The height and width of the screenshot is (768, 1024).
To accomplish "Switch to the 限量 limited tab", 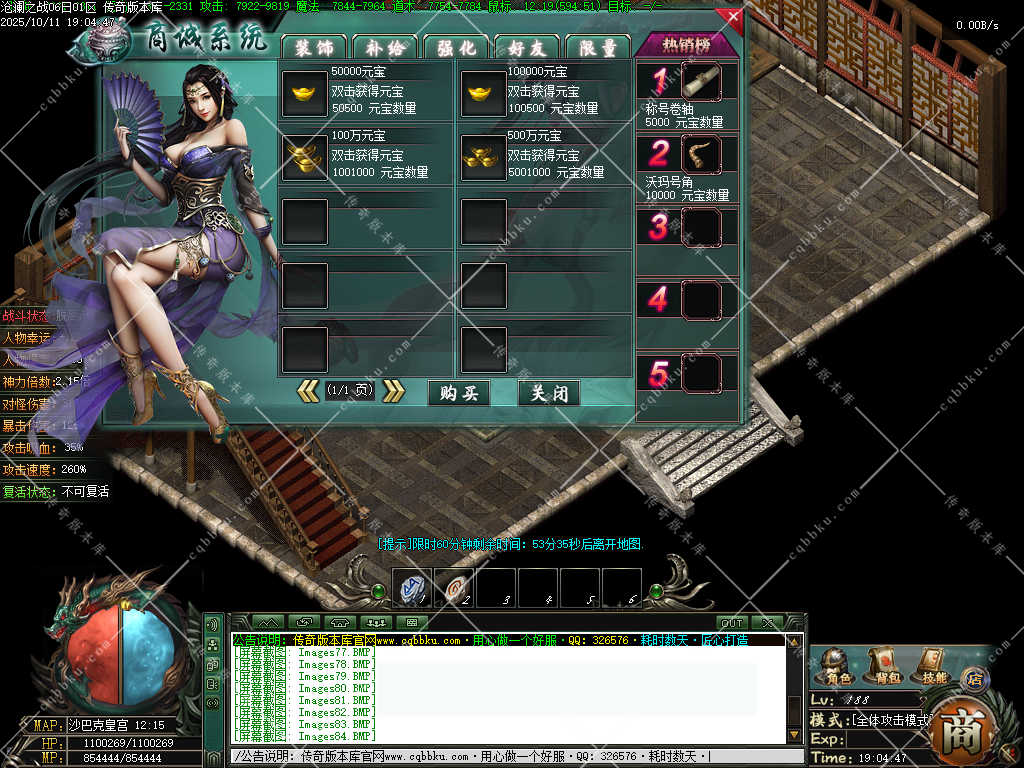I will (598, 47).
